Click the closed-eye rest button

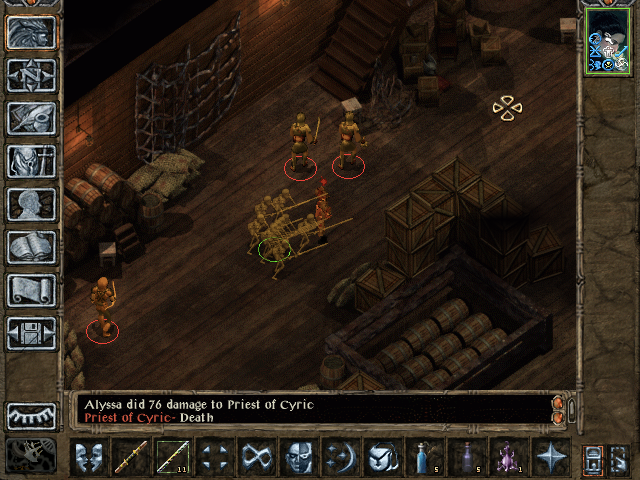click(31, 415)
